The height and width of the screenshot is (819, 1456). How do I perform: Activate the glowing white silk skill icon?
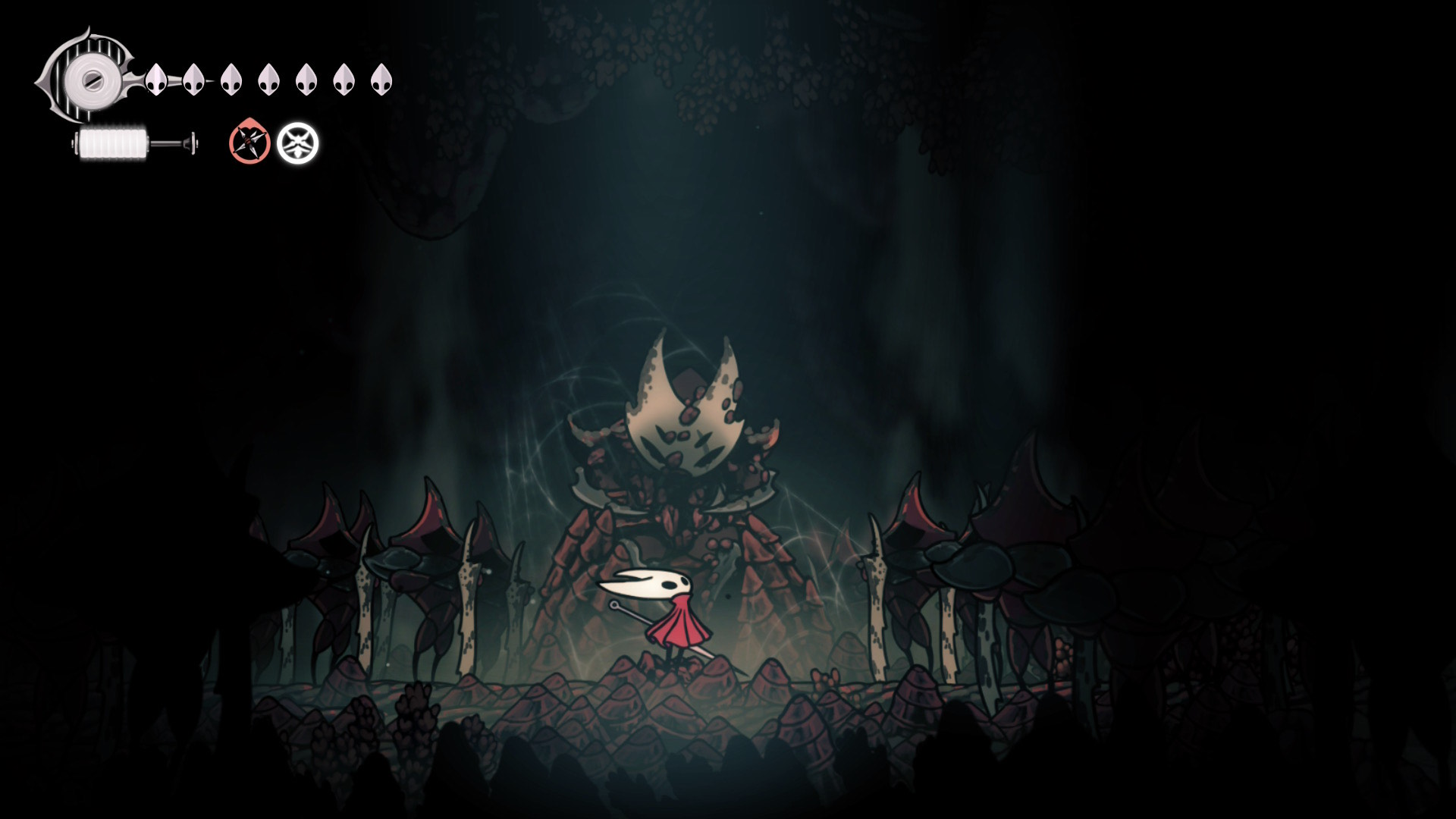click(297, 143)
